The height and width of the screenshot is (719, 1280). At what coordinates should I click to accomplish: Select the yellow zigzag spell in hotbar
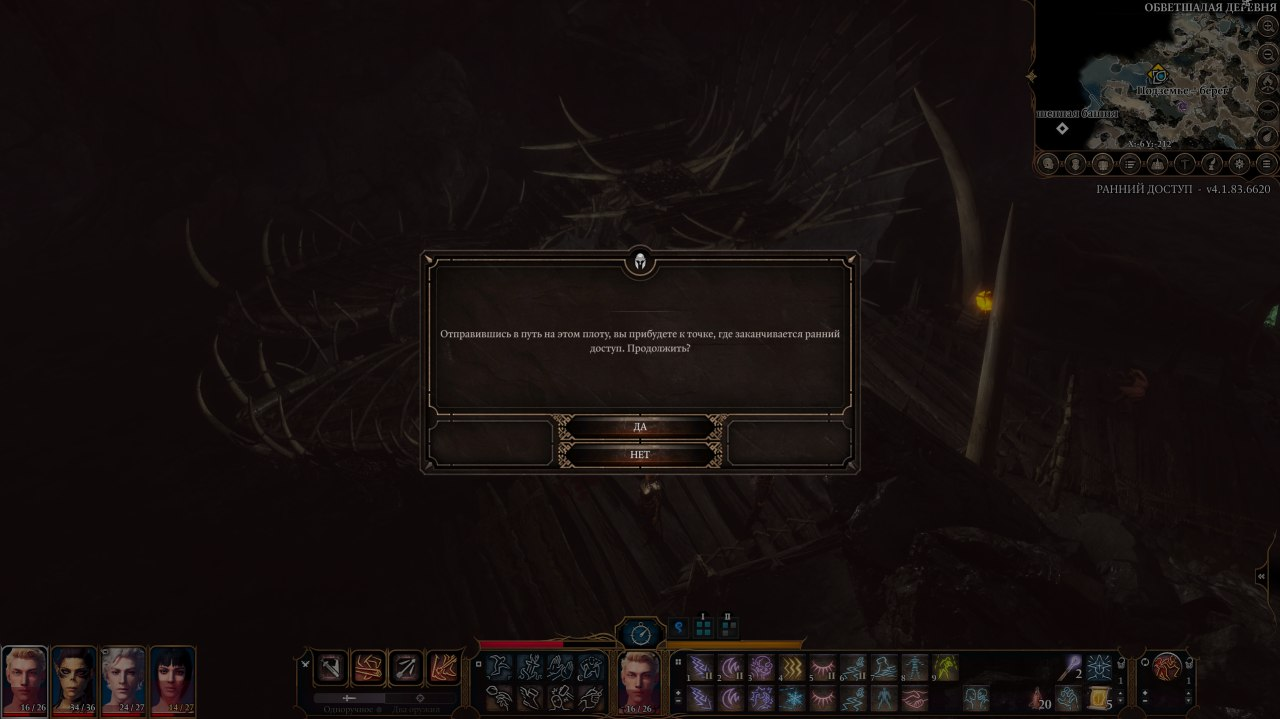click(x=791, y=668)
